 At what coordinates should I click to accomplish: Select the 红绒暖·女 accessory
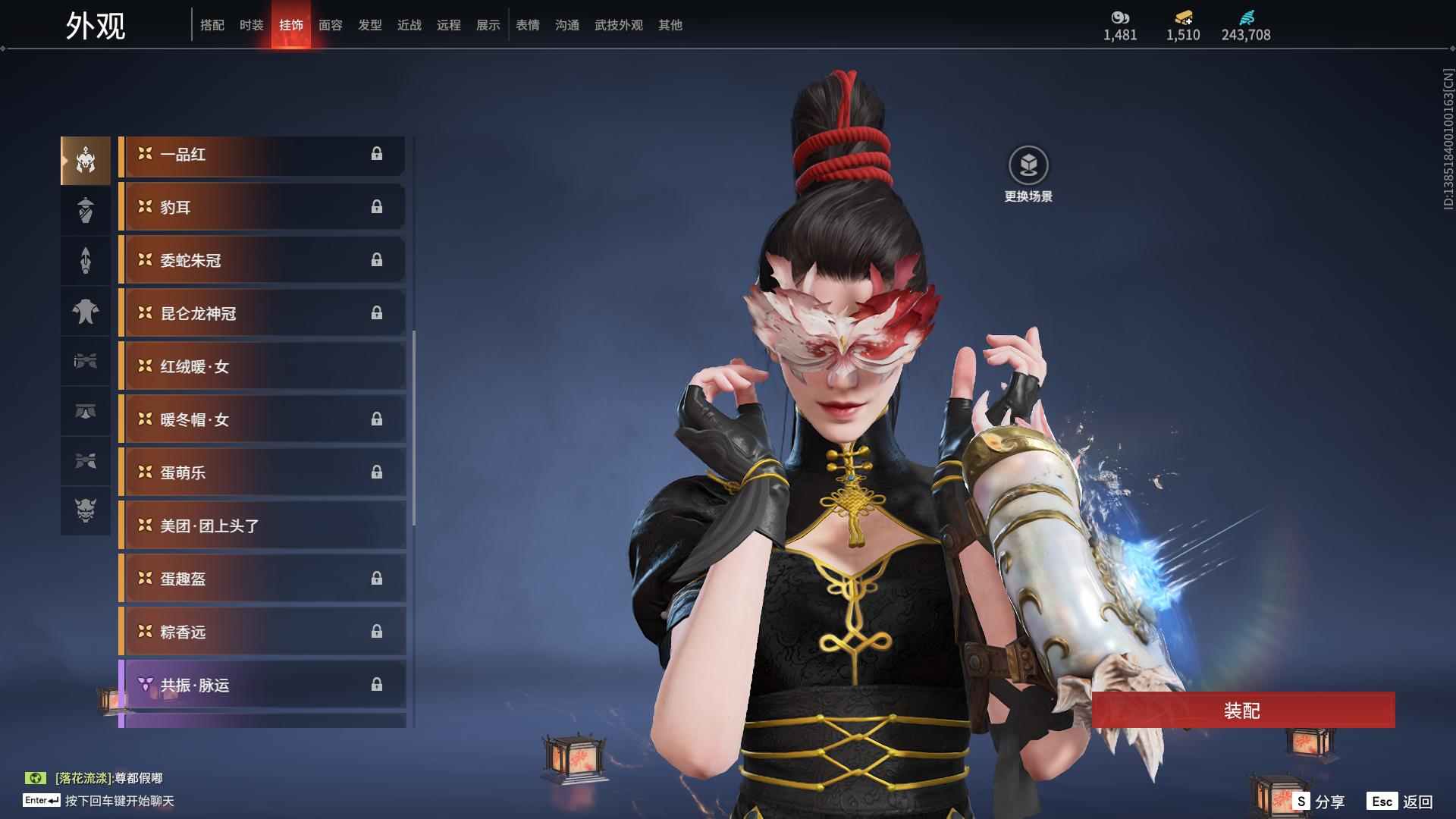click(262, 367)
